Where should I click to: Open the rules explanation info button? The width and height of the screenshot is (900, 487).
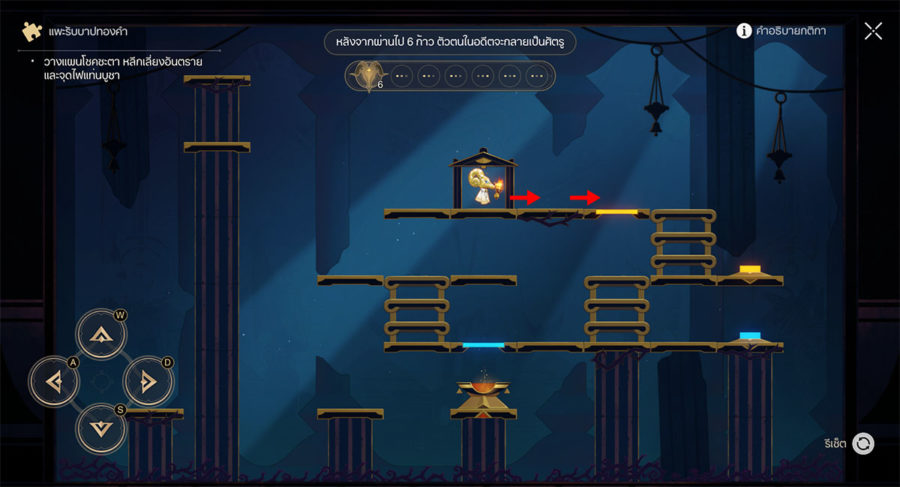click(744, 31)
